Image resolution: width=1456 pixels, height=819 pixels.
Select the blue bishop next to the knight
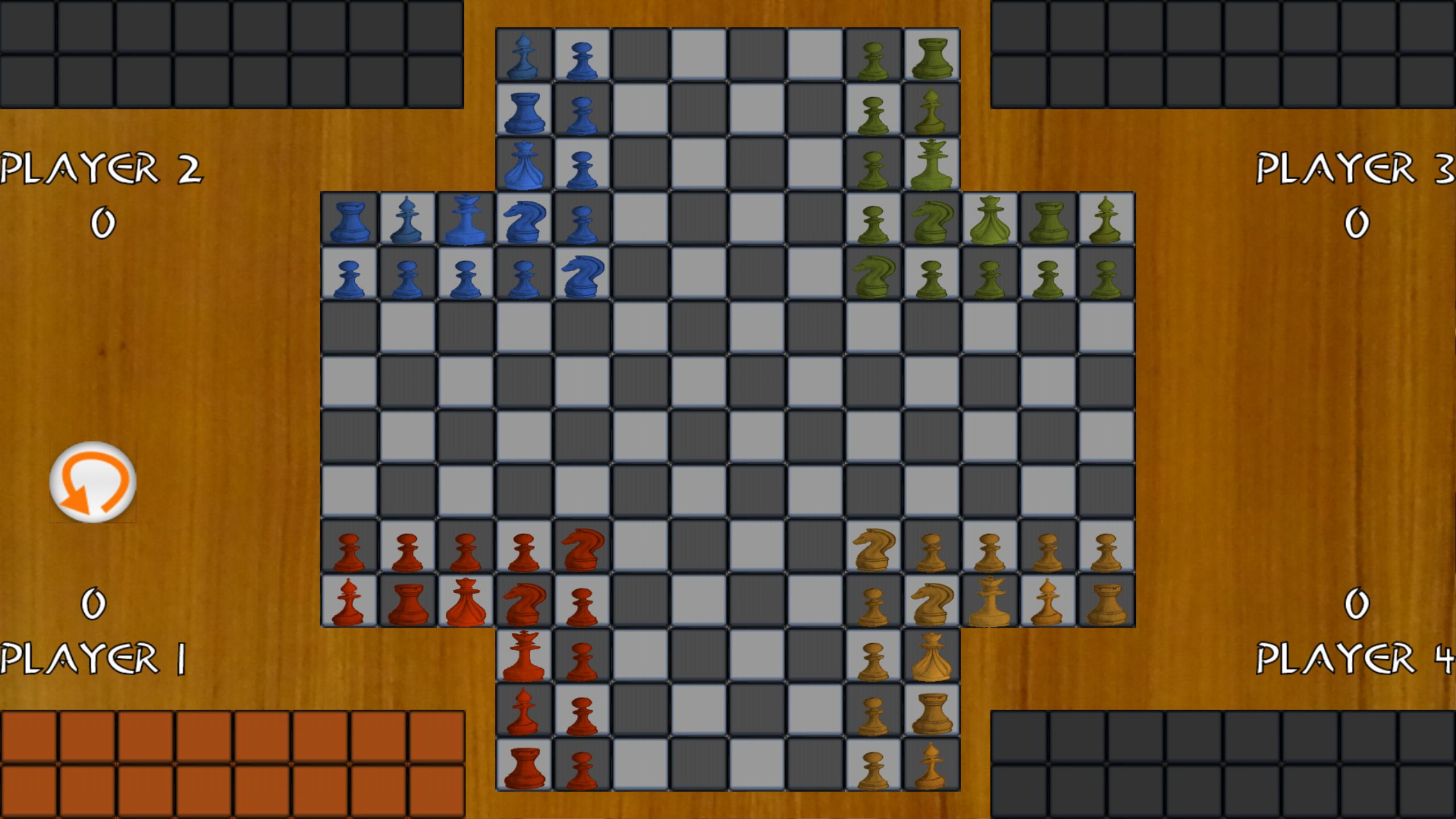(x=408, y=222)
